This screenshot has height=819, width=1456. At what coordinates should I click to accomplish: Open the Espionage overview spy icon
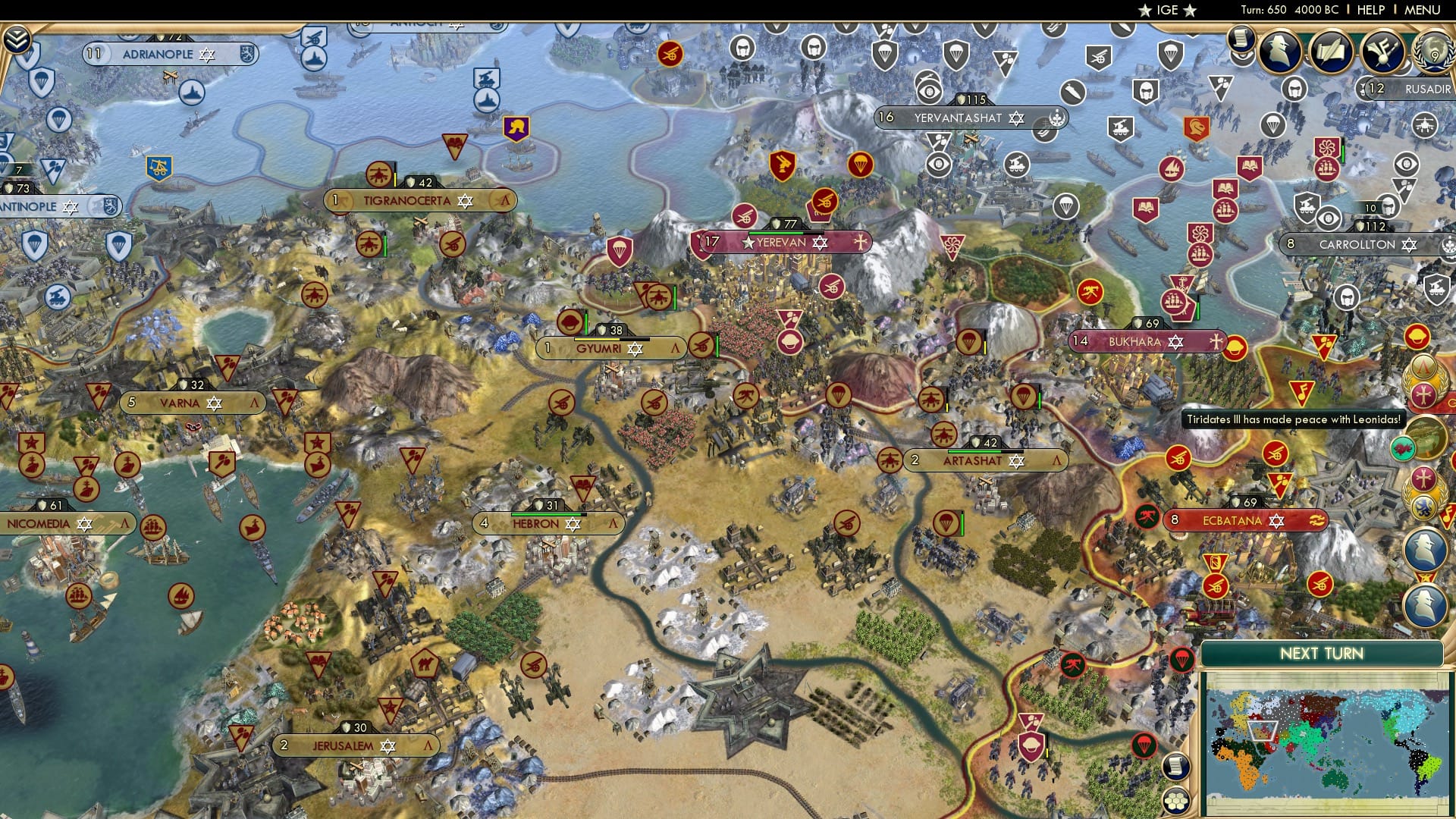[1279, 51]
